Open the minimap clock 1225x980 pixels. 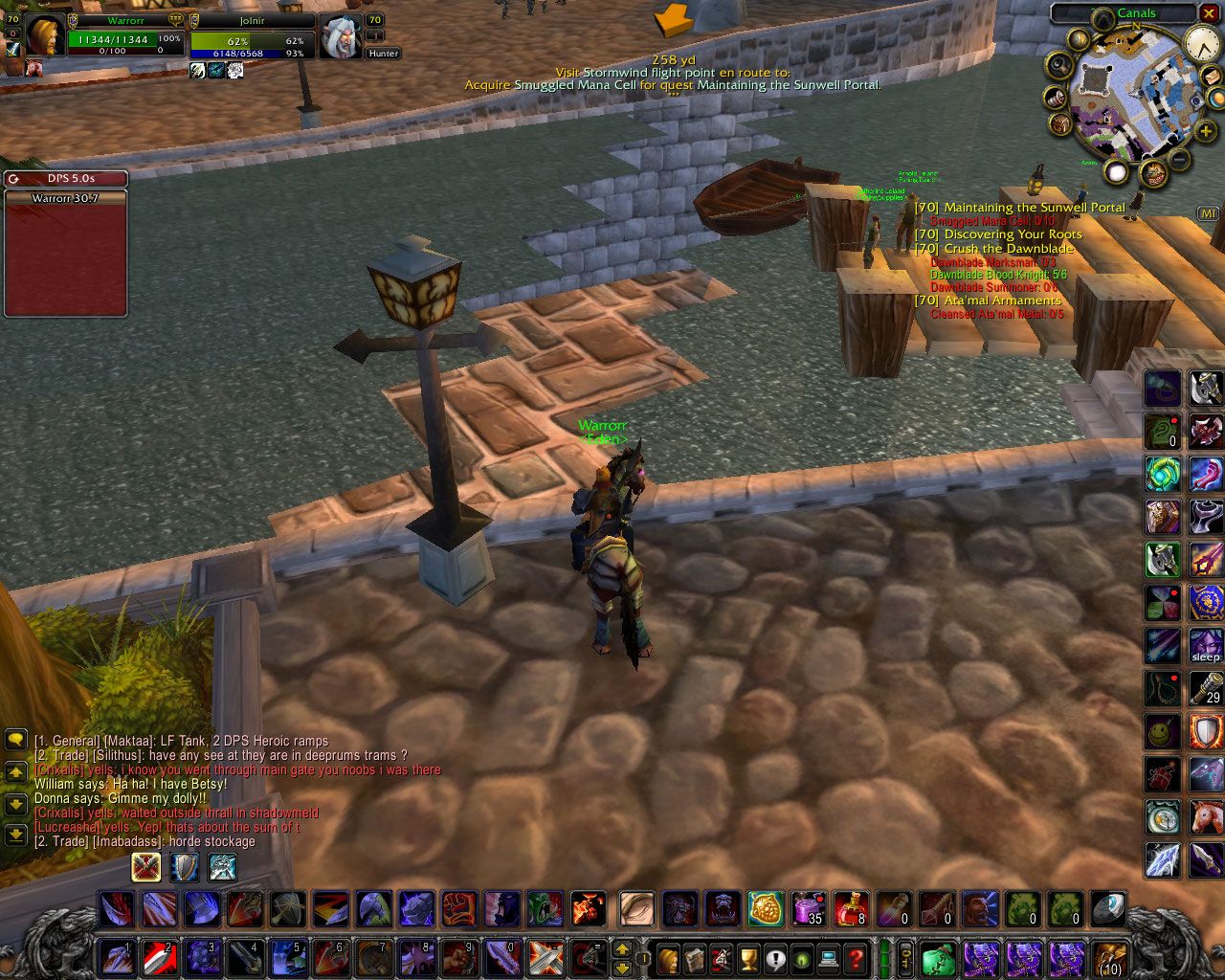pyautogui.click(x=1201, y=44)
